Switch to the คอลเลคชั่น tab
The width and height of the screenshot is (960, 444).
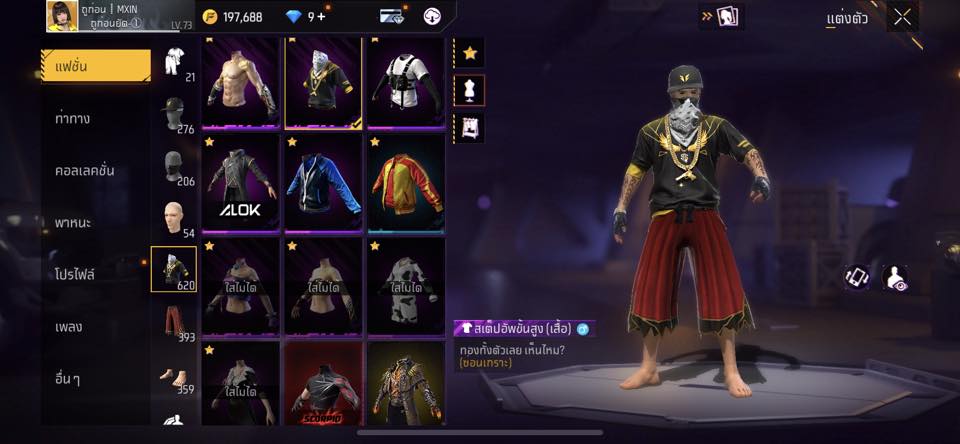(85, 170)
